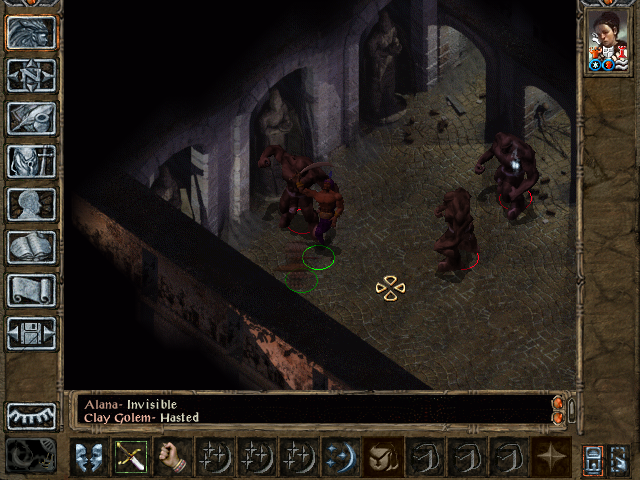Open options with the floppy disk icon
640x480 pixels.
pyautogui.click(x=31, y=333)
